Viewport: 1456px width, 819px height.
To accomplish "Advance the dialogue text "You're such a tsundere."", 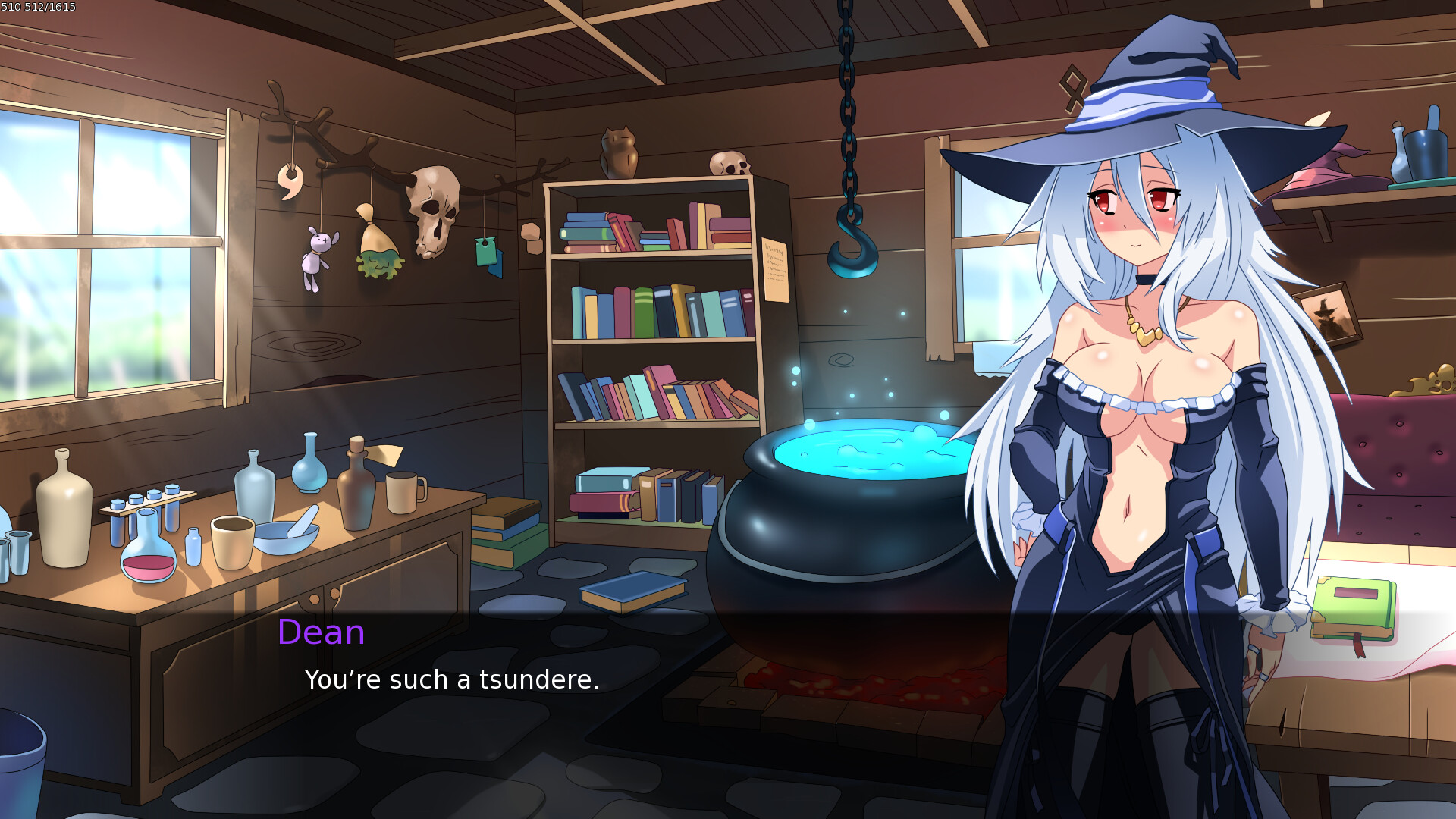I will click(450, 680).
